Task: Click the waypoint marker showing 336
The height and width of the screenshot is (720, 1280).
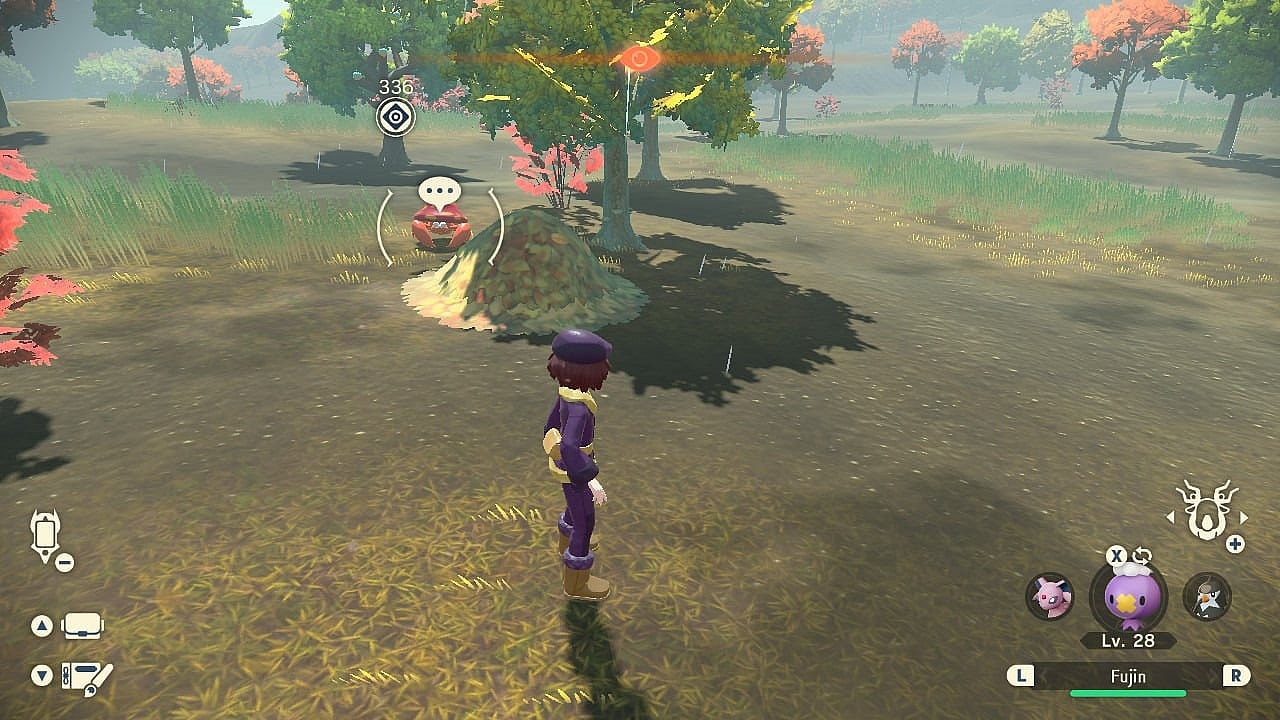Action: [395, 116]
